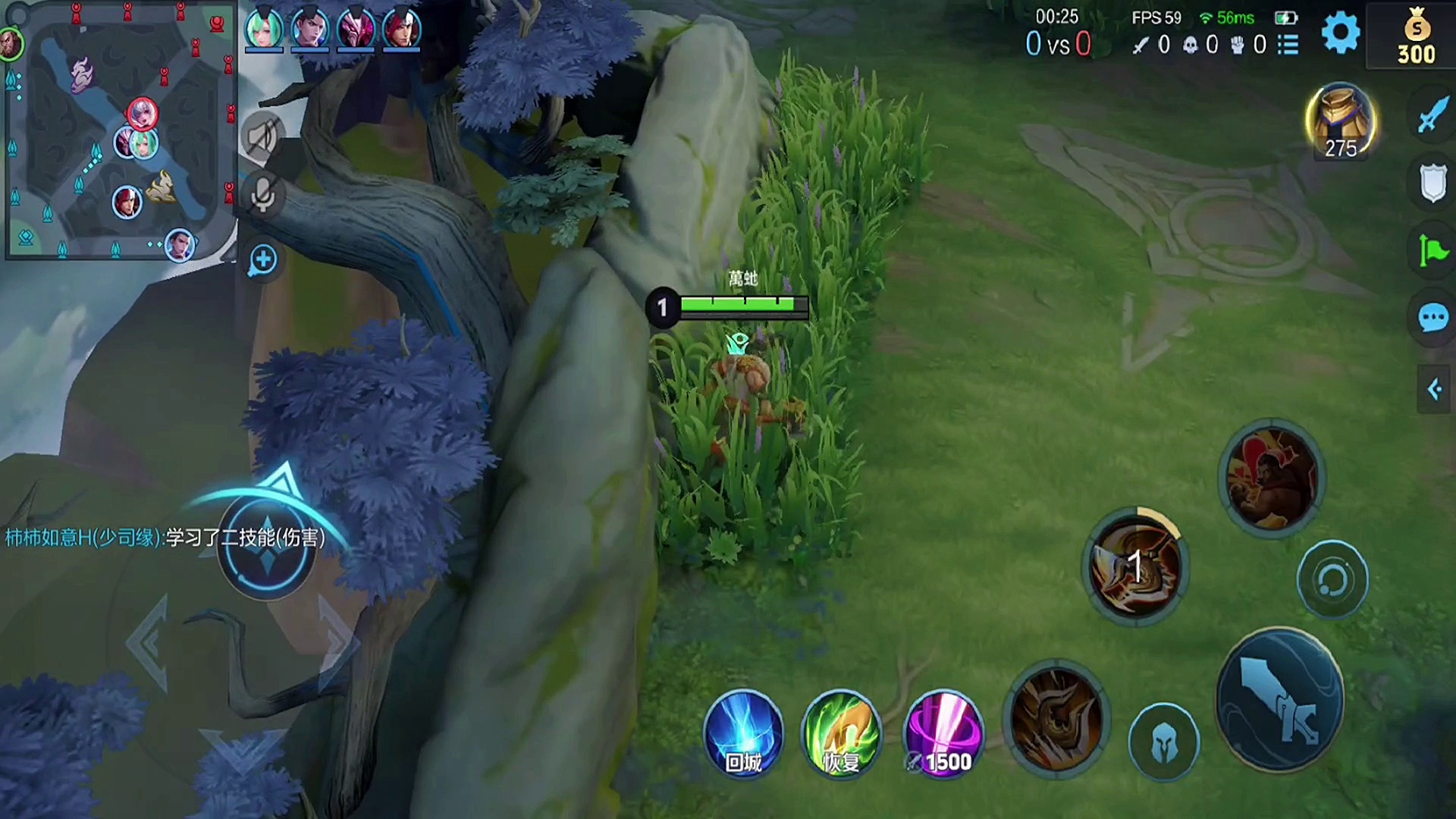
Task: Toggle the microphone voice button
Action: [x=262, y=195]
